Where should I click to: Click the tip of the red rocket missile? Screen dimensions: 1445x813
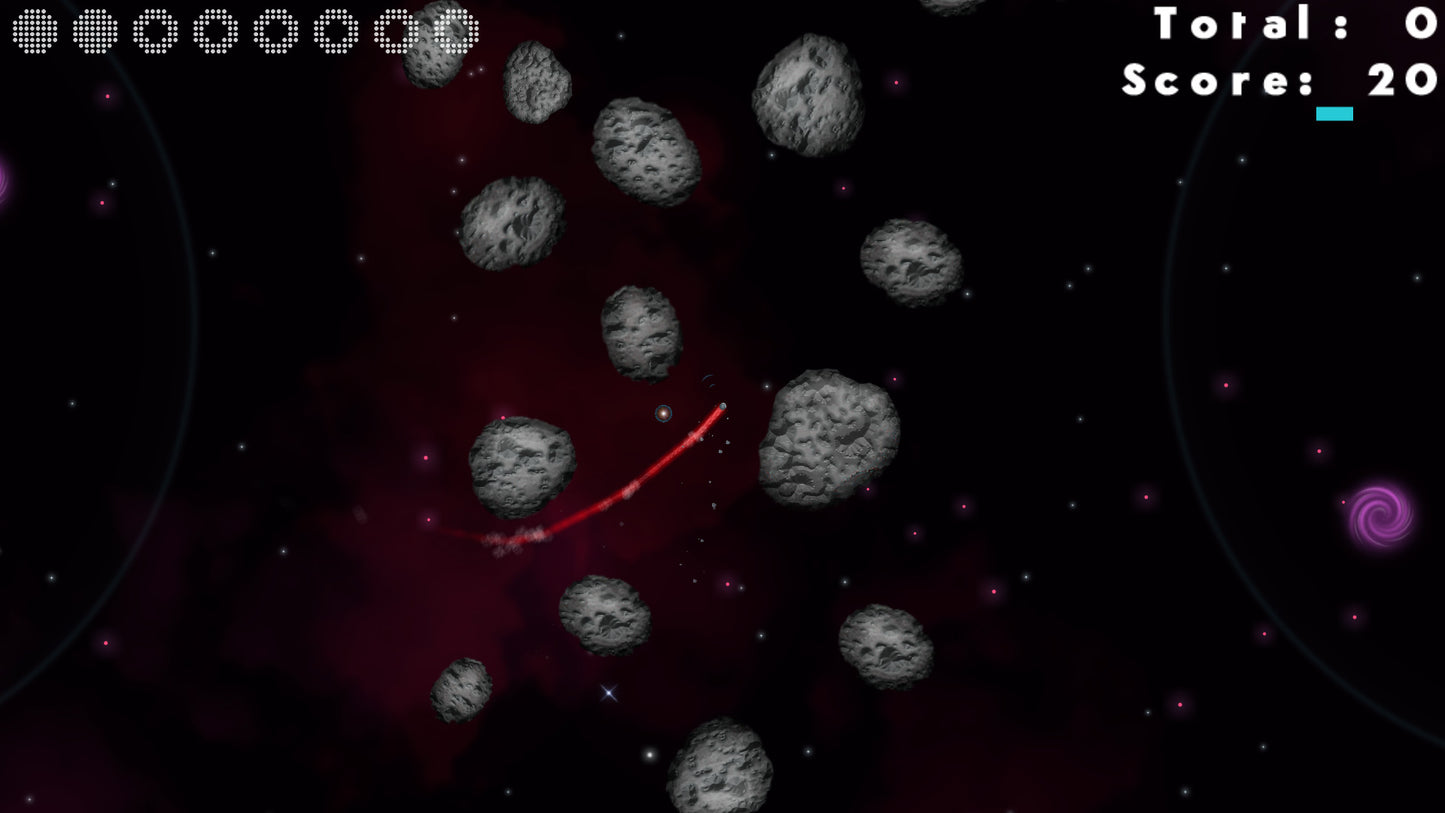[x=723, y=406]
